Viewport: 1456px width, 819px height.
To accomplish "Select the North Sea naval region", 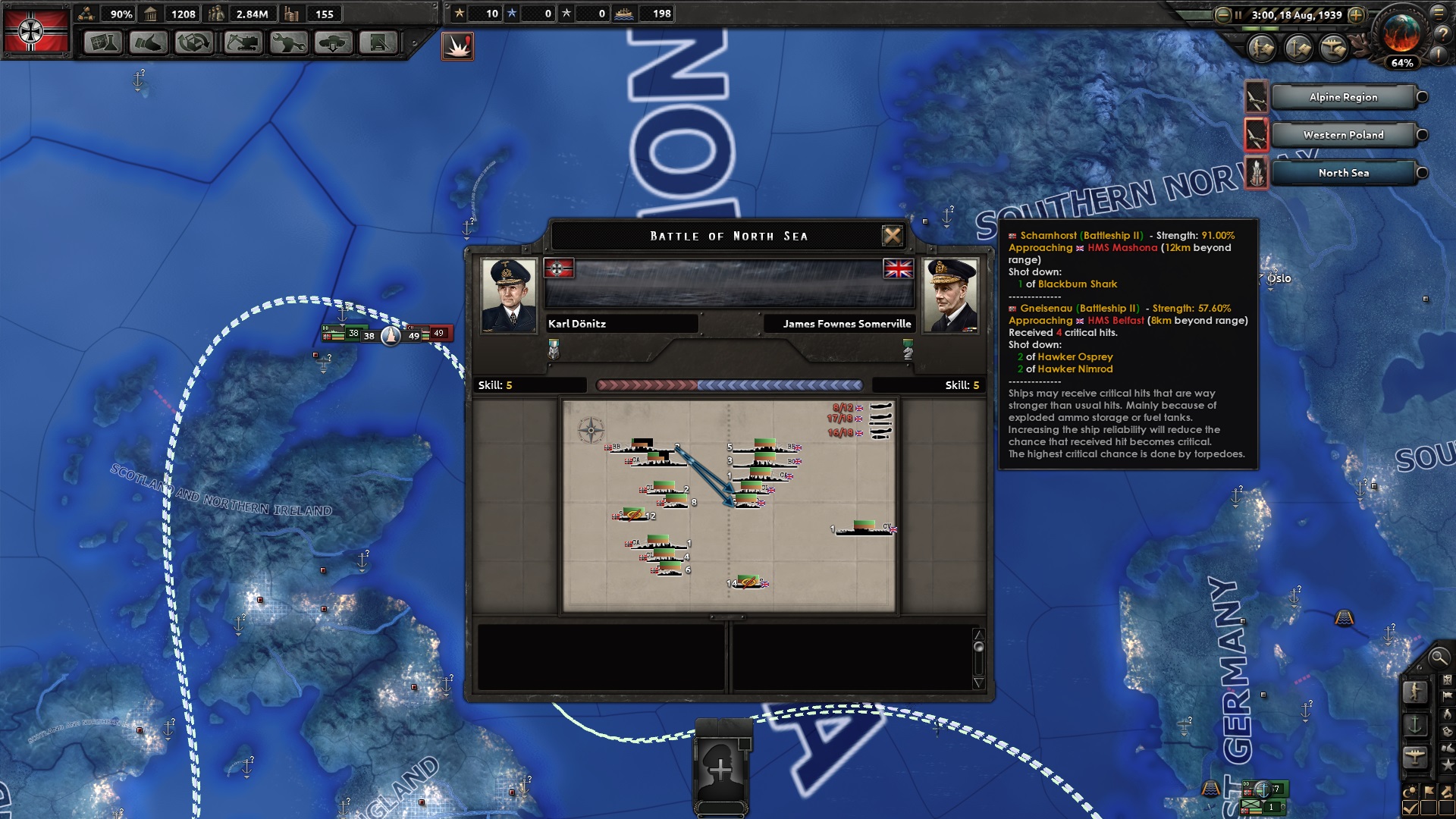I will (1343, 173).
